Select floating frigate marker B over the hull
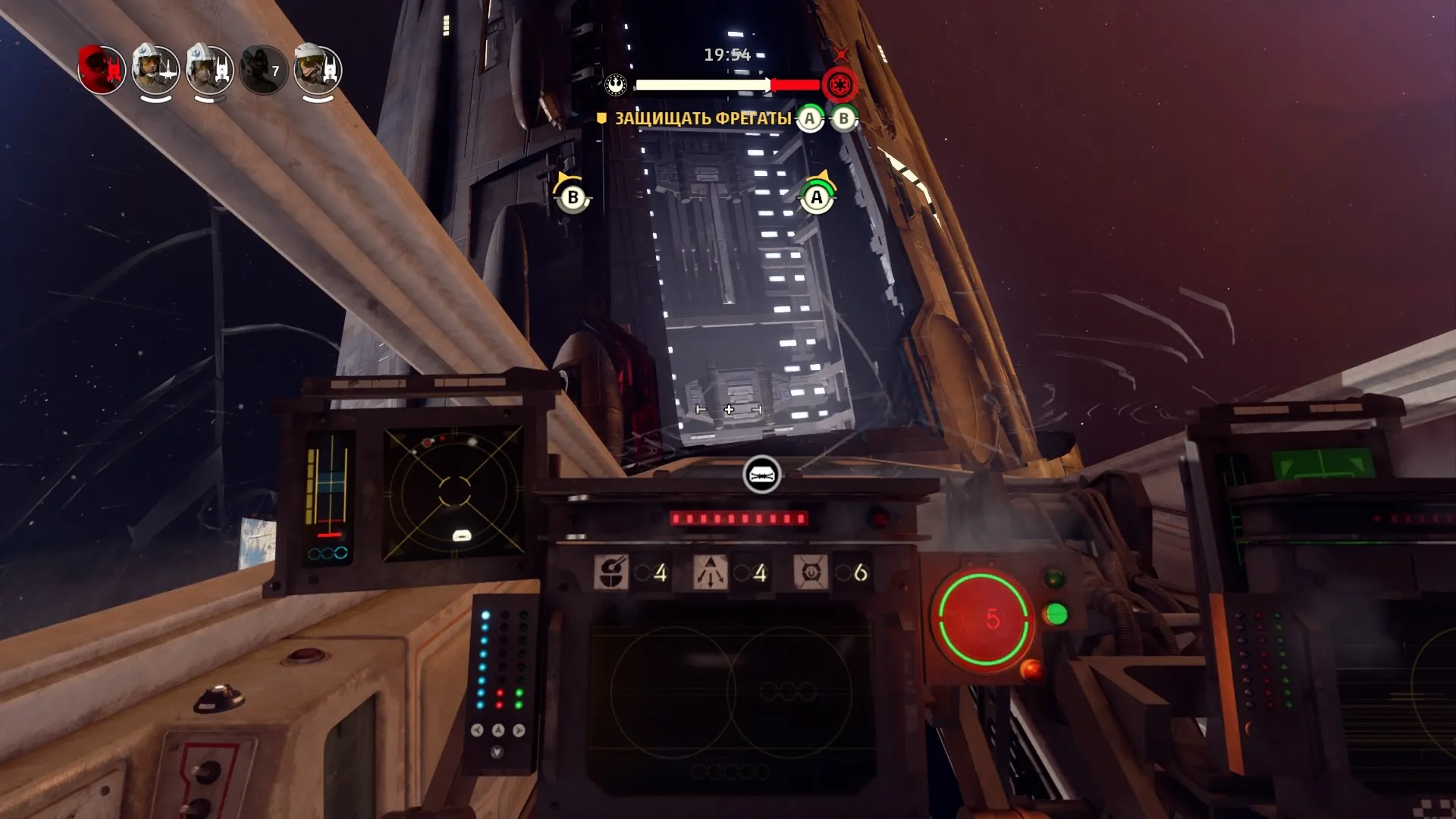The width and height of the screenshot is (1456, 819). pos(573,197)
